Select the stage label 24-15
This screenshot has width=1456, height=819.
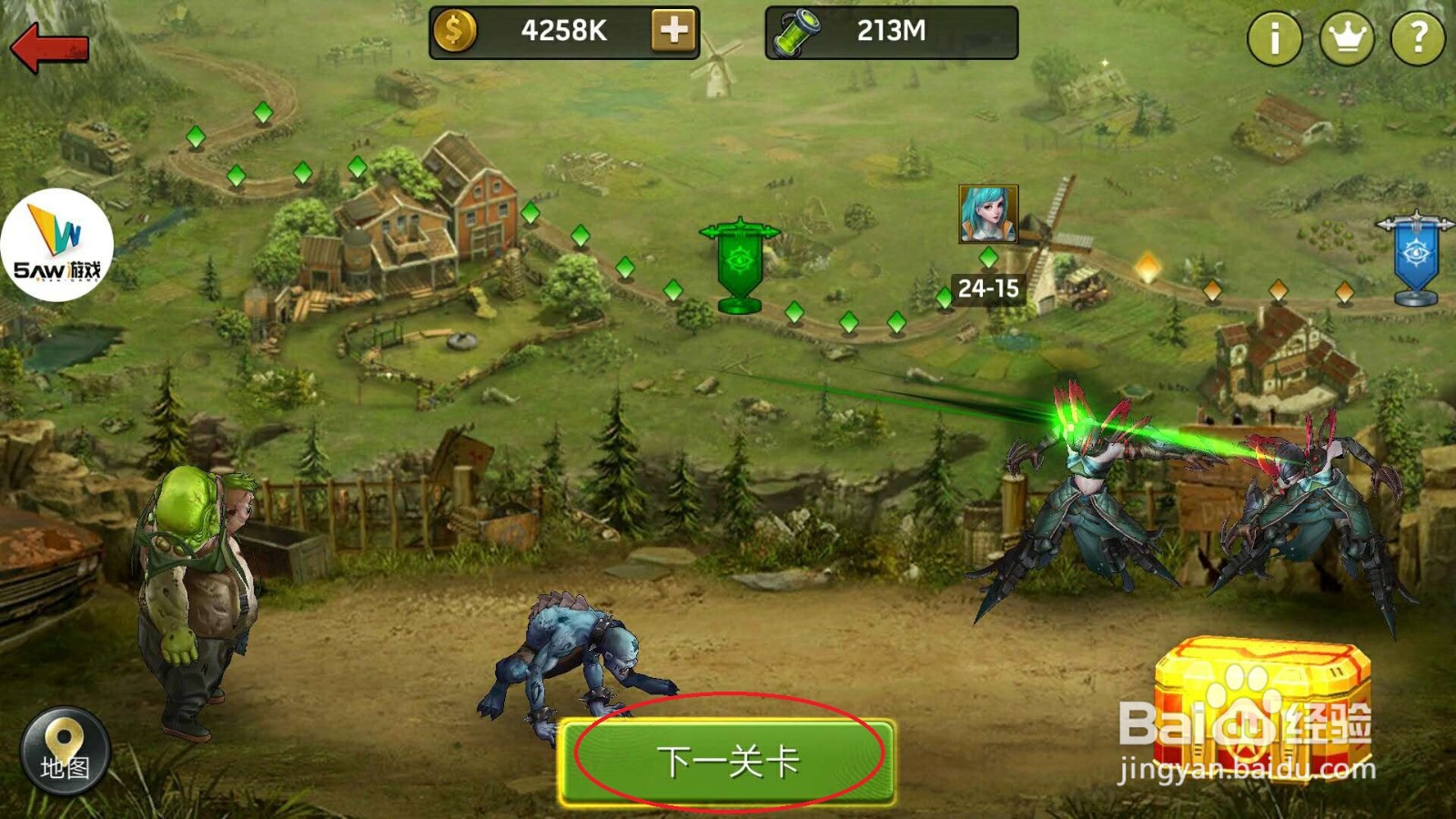pyautogui.click(x=988, y=289)
